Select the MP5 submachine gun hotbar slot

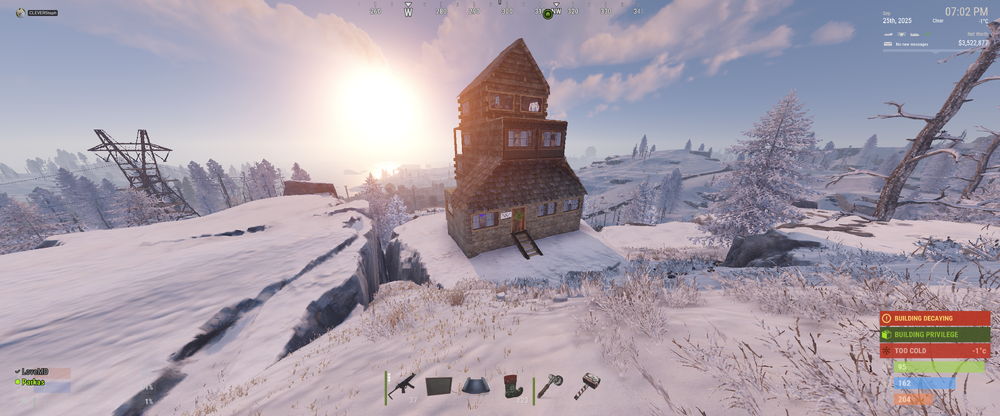pyautogui.click(x=402, y=386)
